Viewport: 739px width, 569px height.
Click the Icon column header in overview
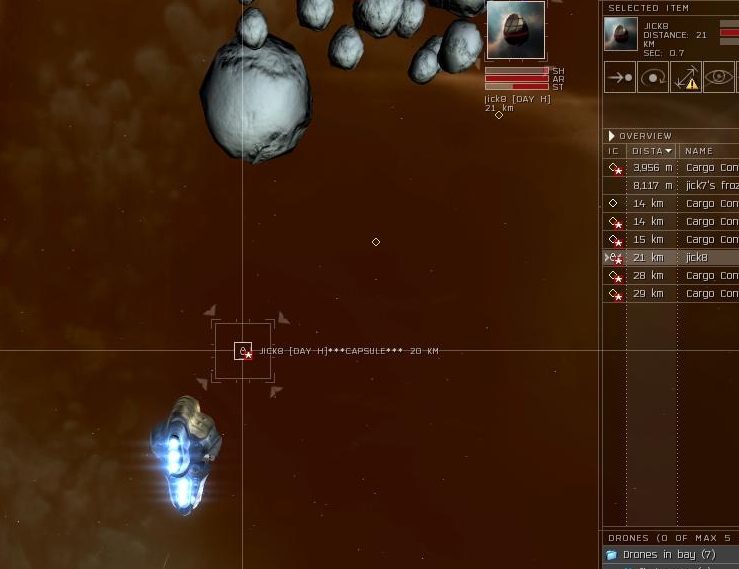click(614, 151)
